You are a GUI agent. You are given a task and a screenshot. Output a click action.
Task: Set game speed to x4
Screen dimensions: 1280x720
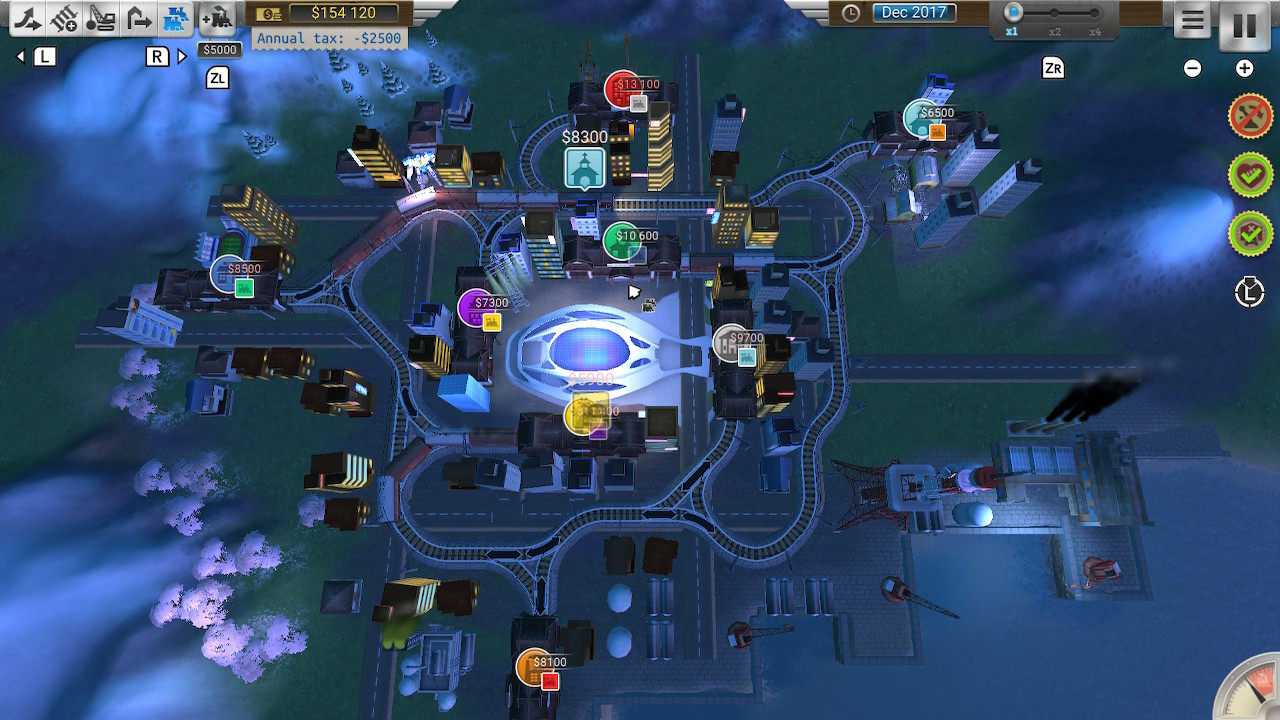(x=1095, y=14)
